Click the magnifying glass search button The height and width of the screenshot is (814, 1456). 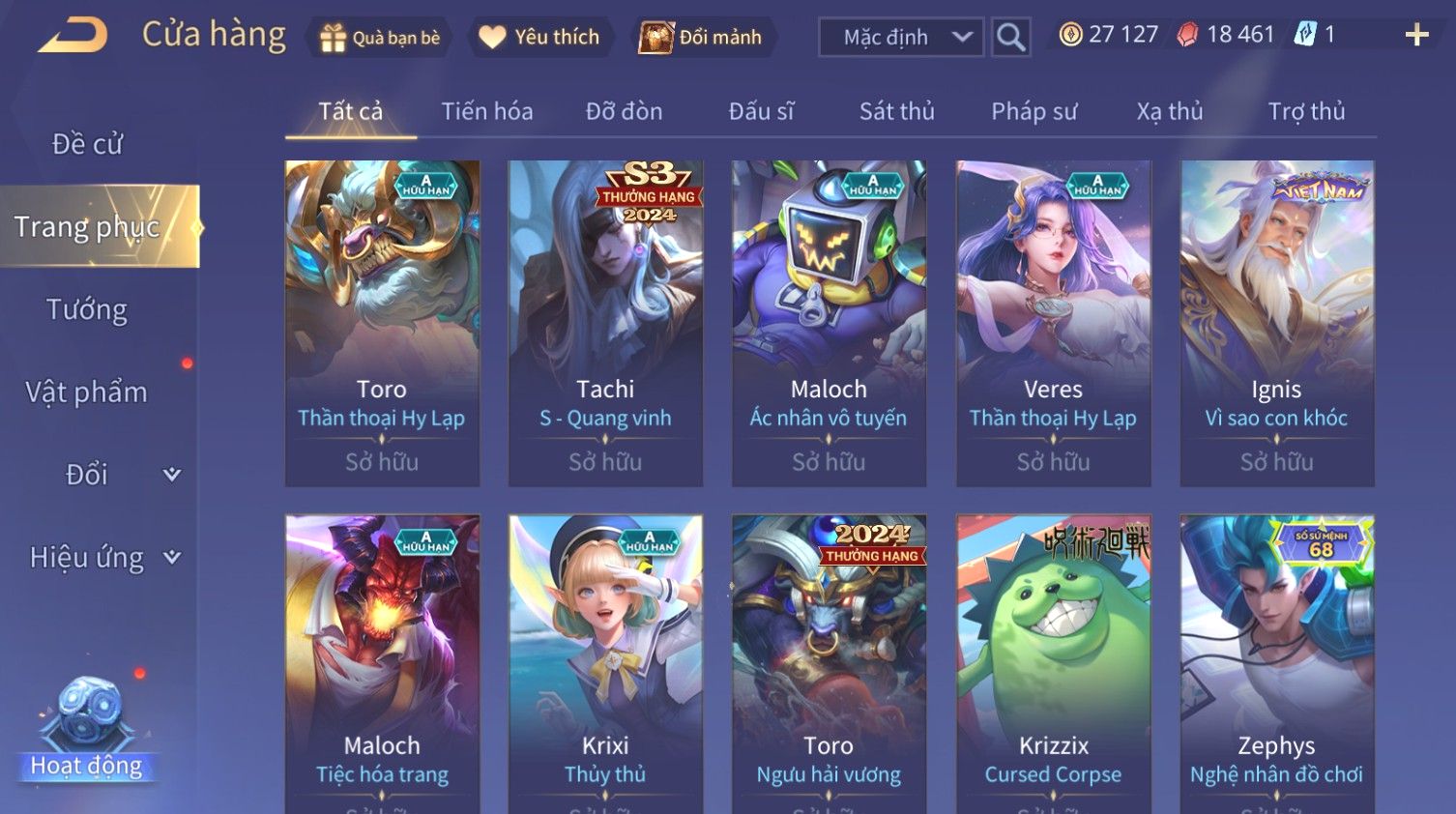click(x=1010, y=38)
